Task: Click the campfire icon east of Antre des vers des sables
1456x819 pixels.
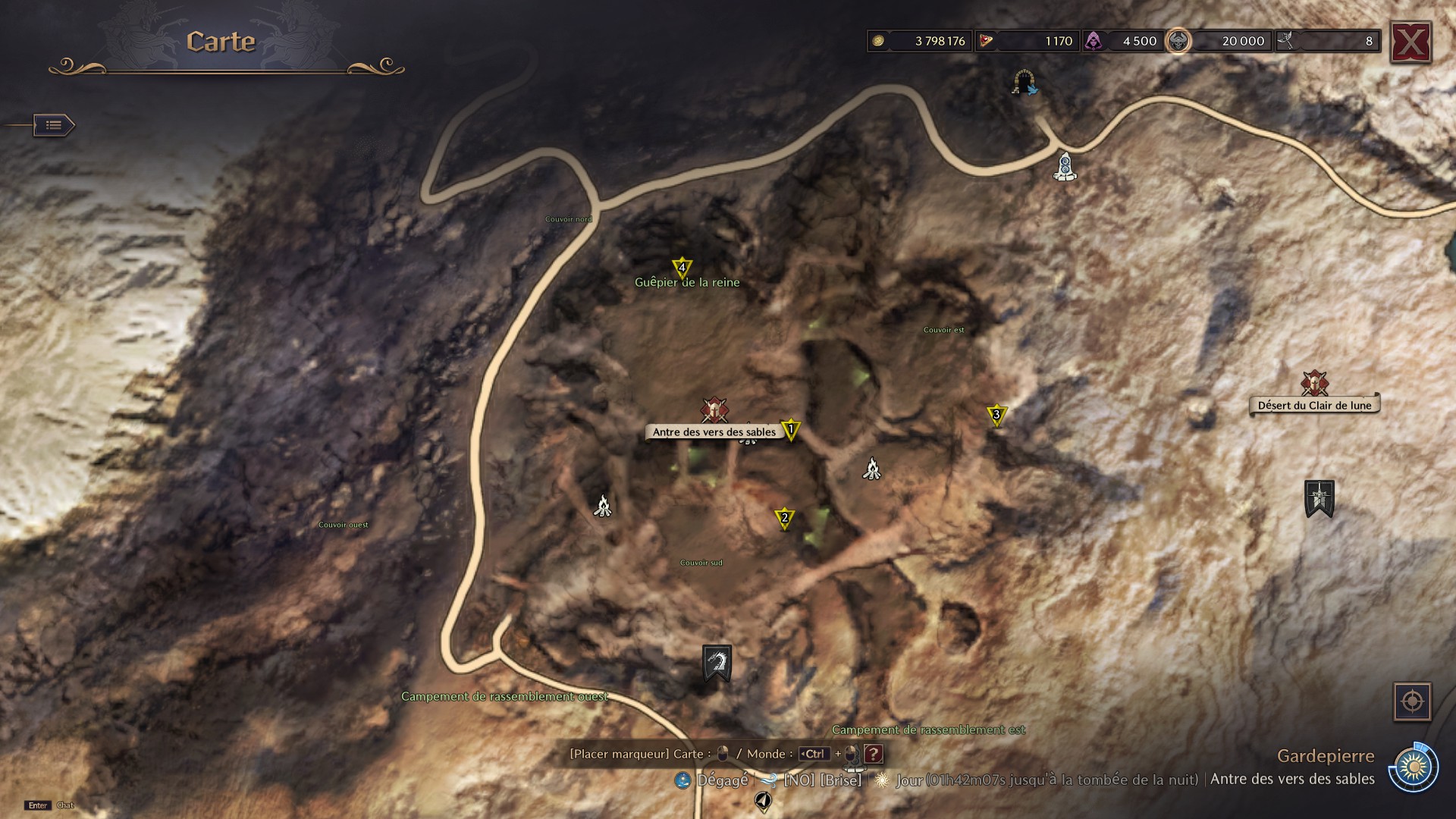Action: click(871, 469)
